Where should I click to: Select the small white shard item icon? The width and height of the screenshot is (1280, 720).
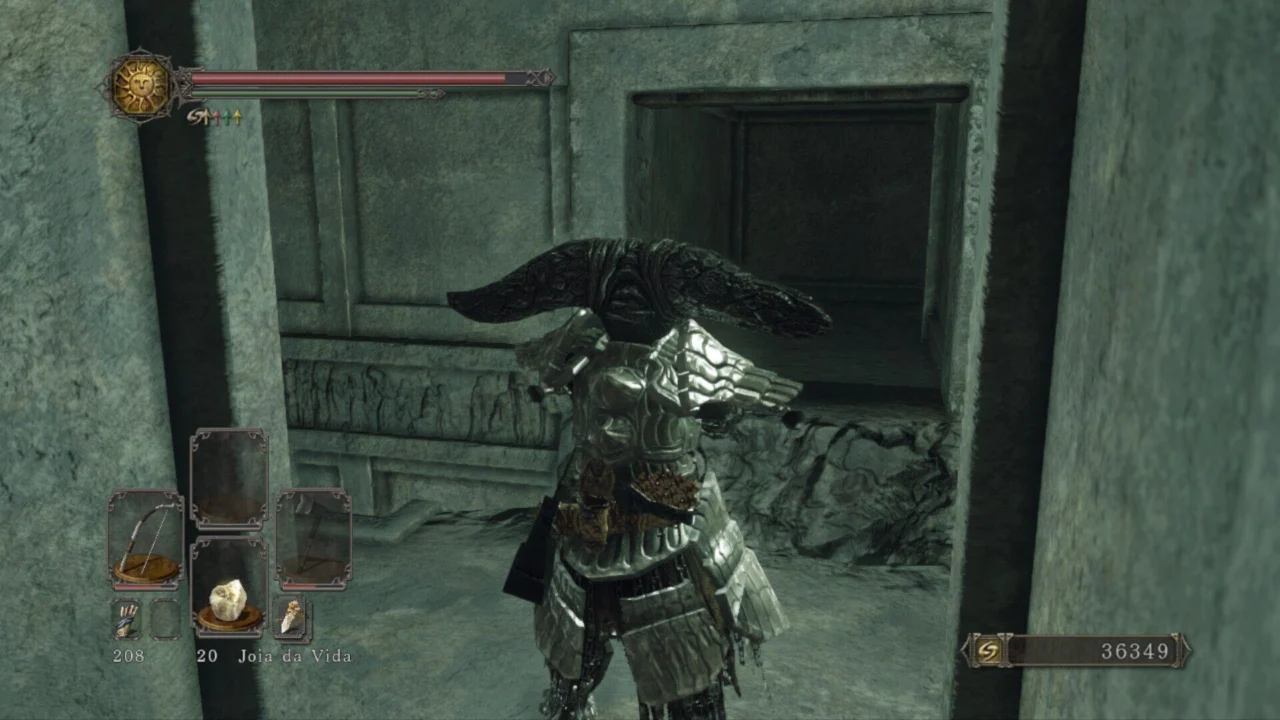291,618
